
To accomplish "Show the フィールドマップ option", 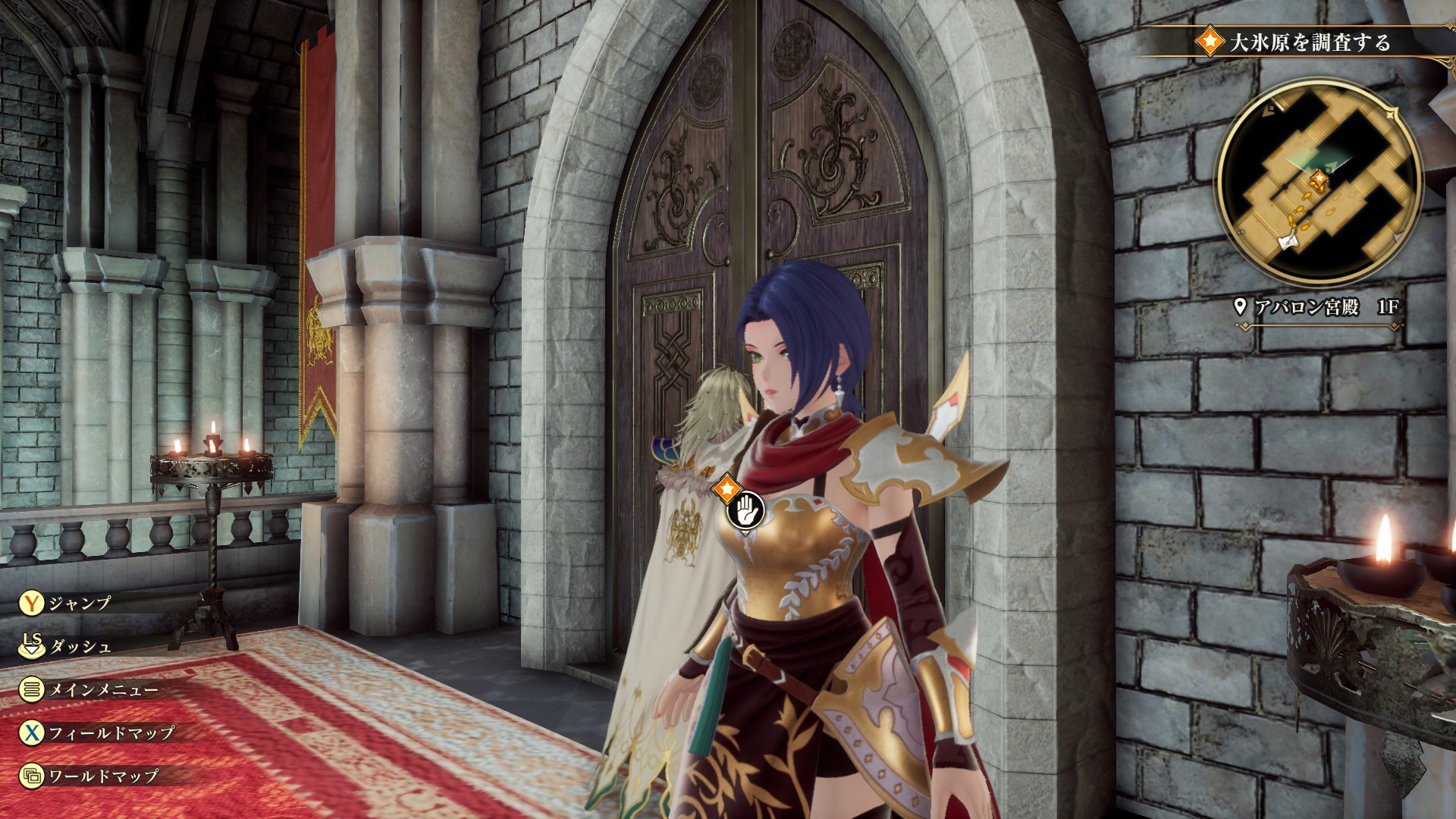I will [x=110, y=733].
